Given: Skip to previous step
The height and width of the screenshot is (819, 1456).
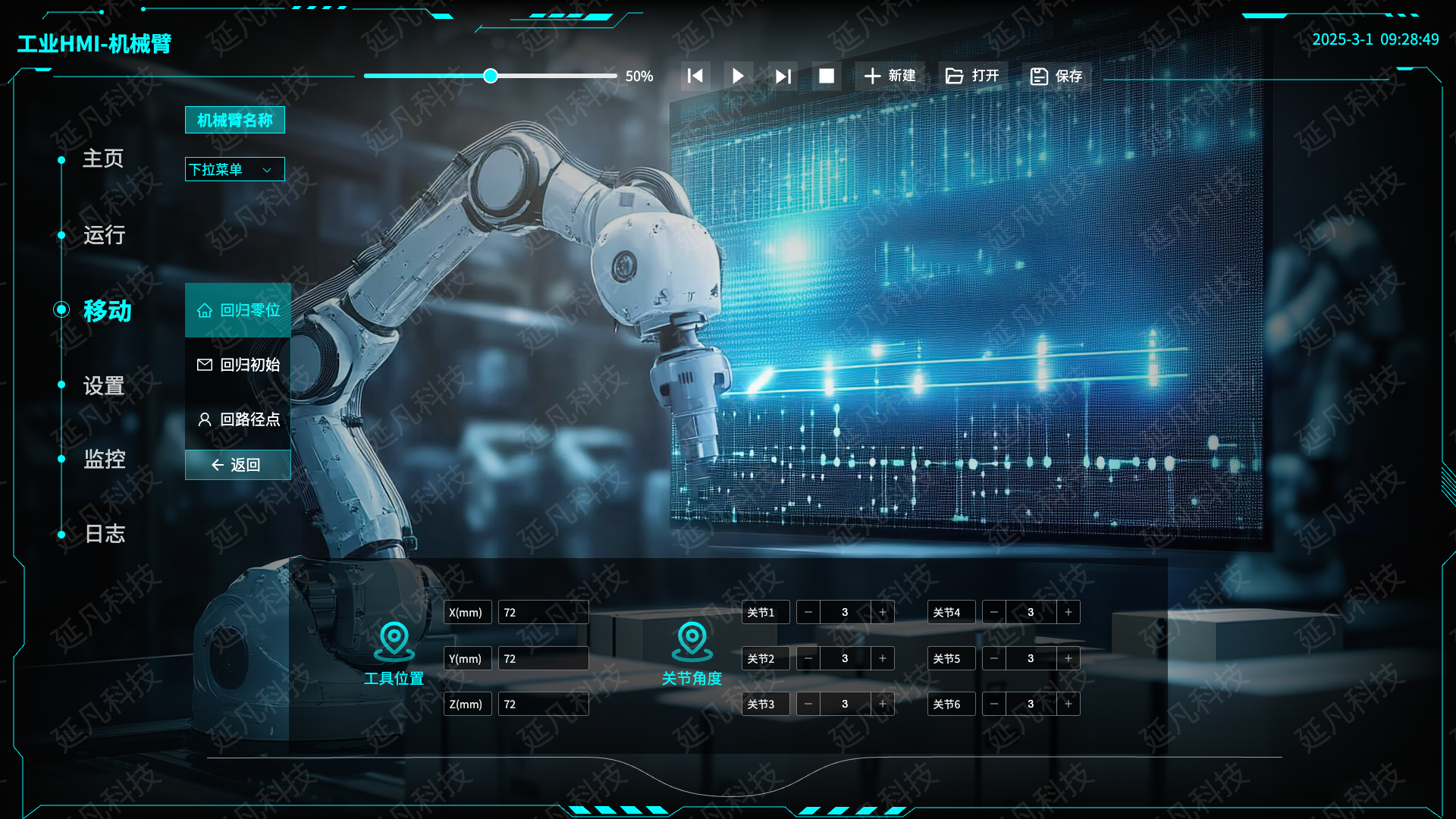Looking at the screenshot, I should pyautogui.click(x=695, y=76).
